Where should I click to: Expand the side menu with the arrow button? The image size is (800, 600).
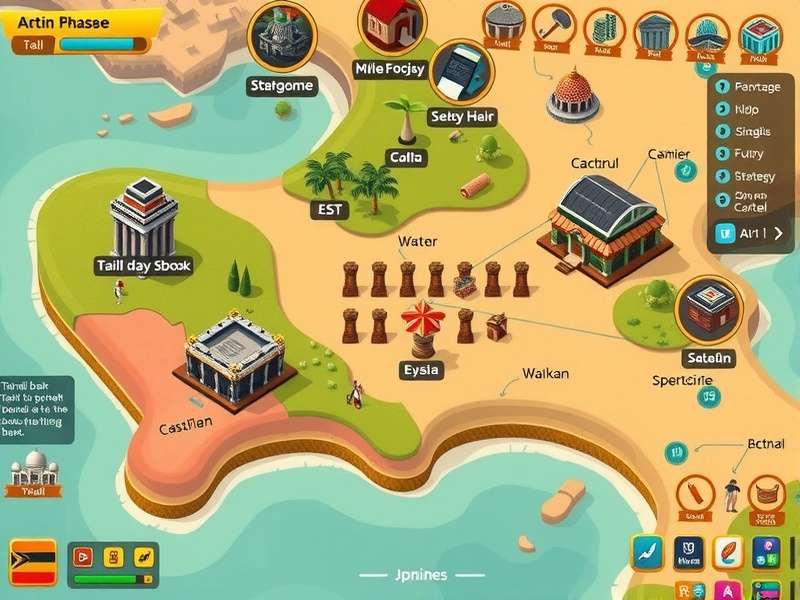click(x=778, y=233)
